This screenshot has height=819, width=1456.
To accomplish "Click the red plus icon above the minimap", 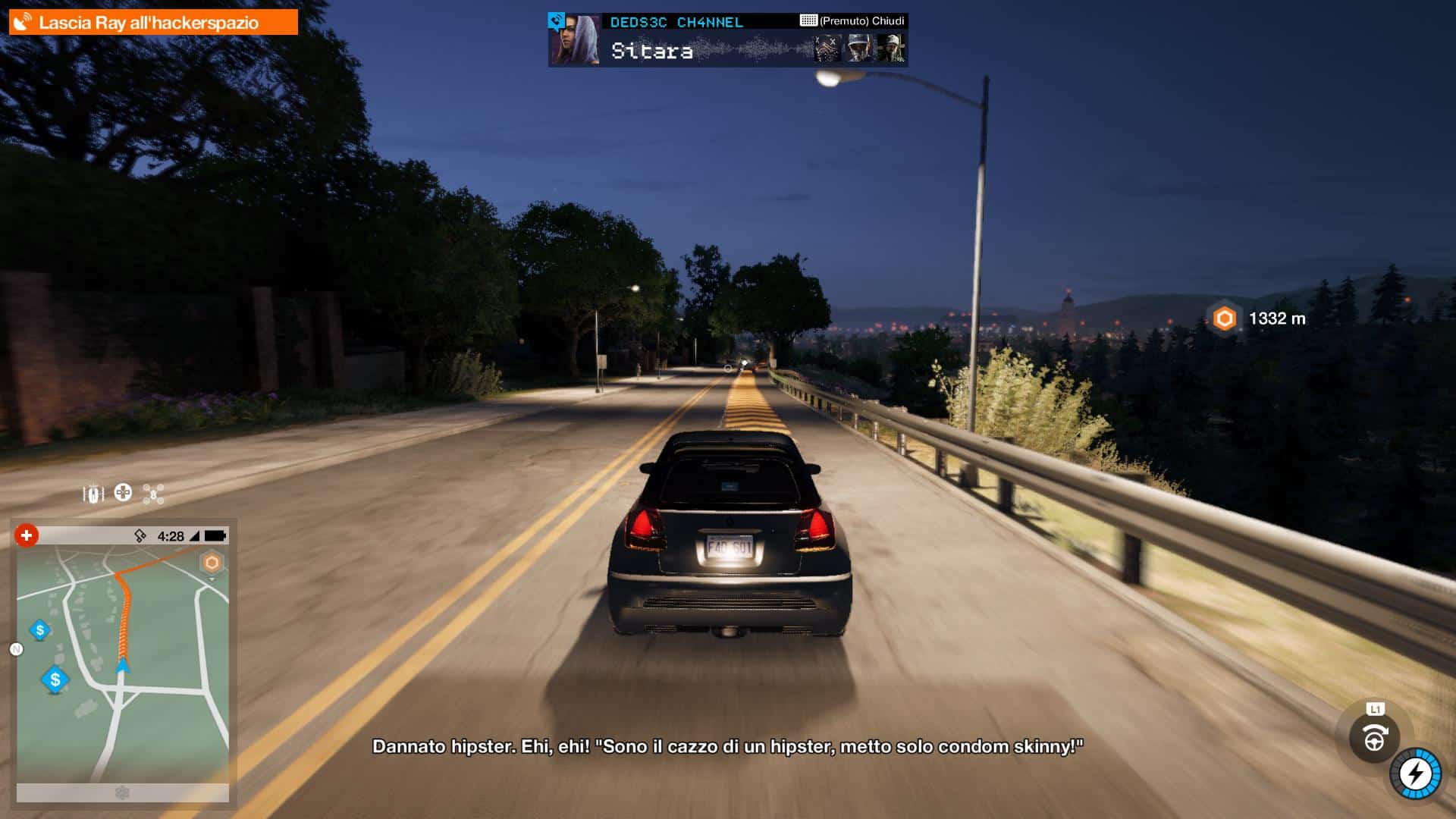I will click(27, 535).
